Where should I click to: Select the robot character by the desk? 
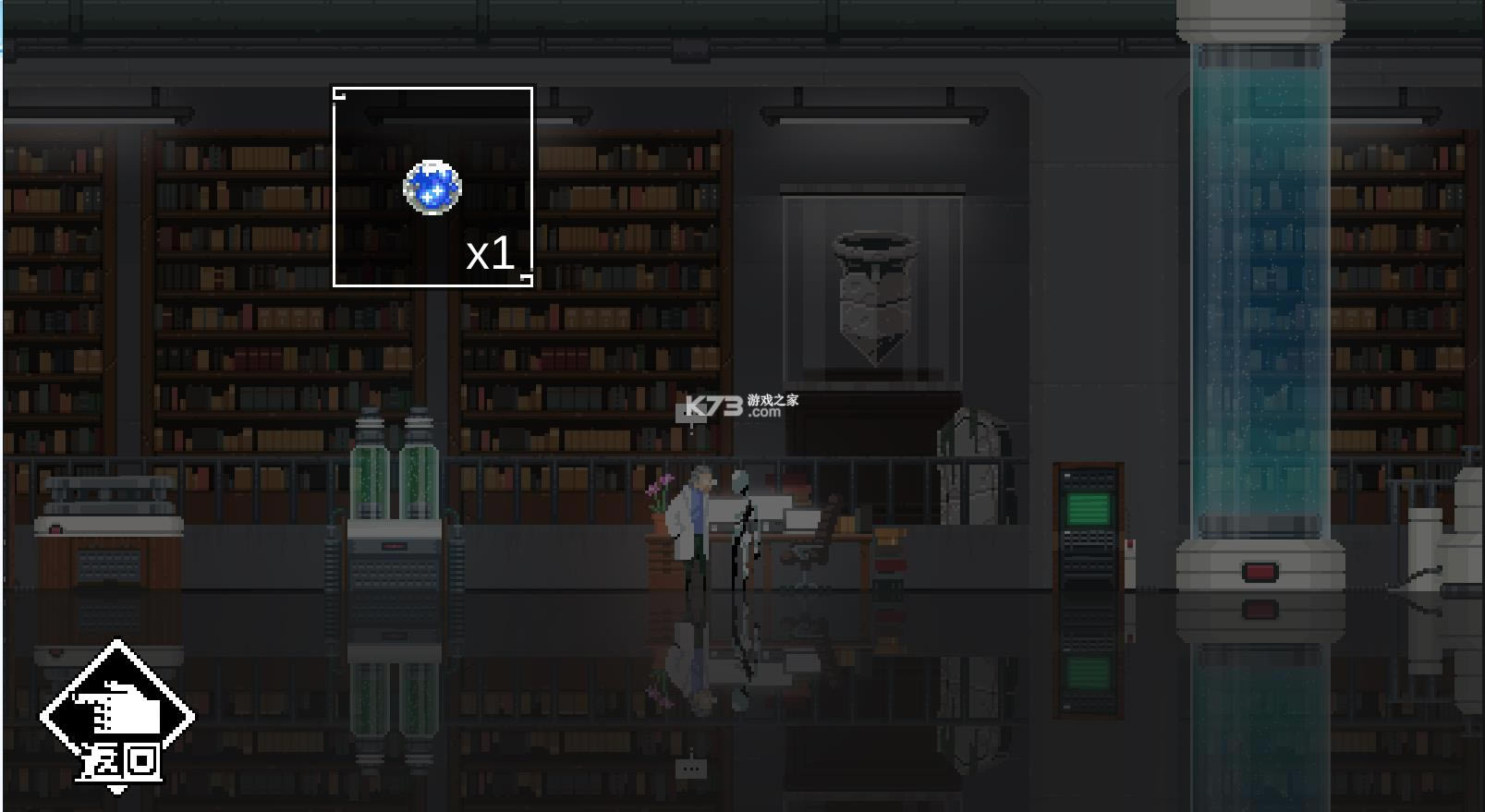744,527
